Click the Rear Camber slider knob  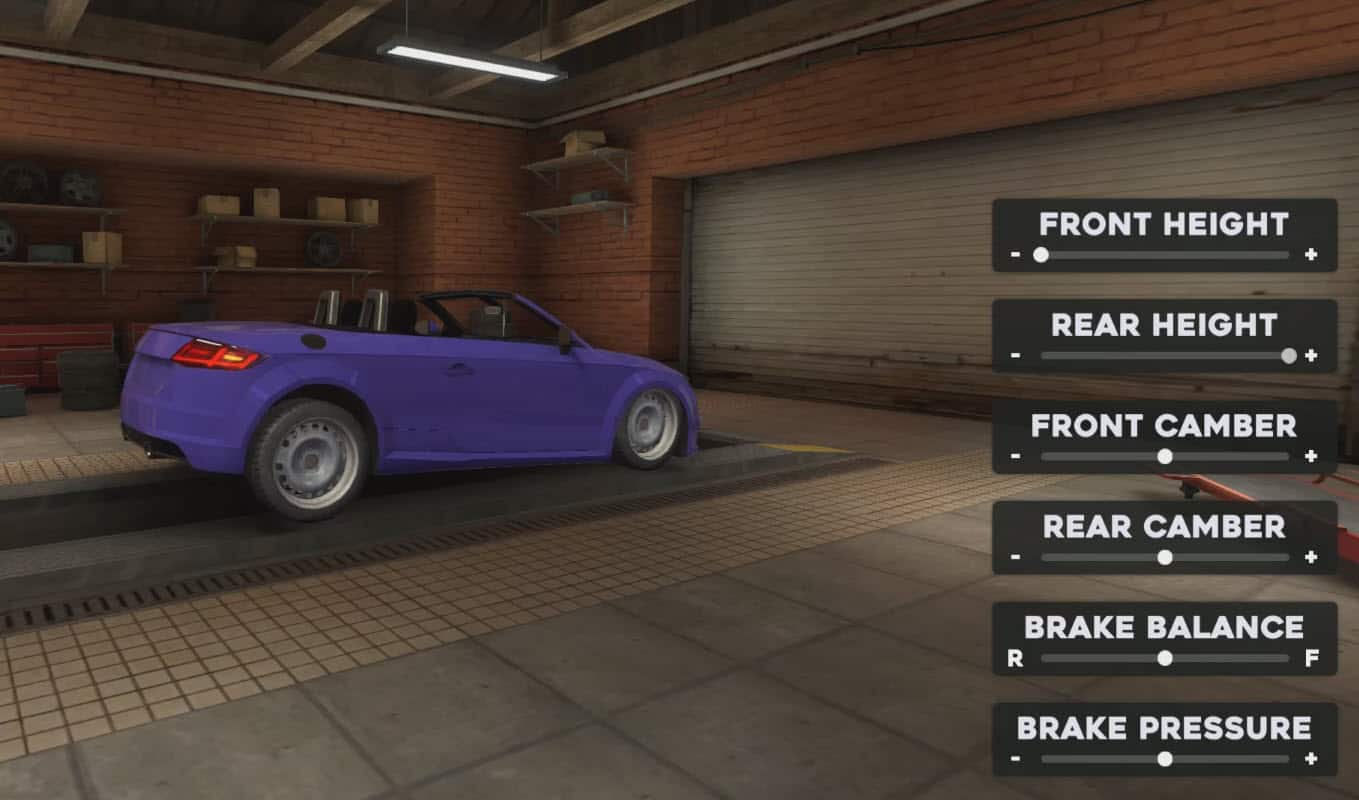coord(1164,558)
